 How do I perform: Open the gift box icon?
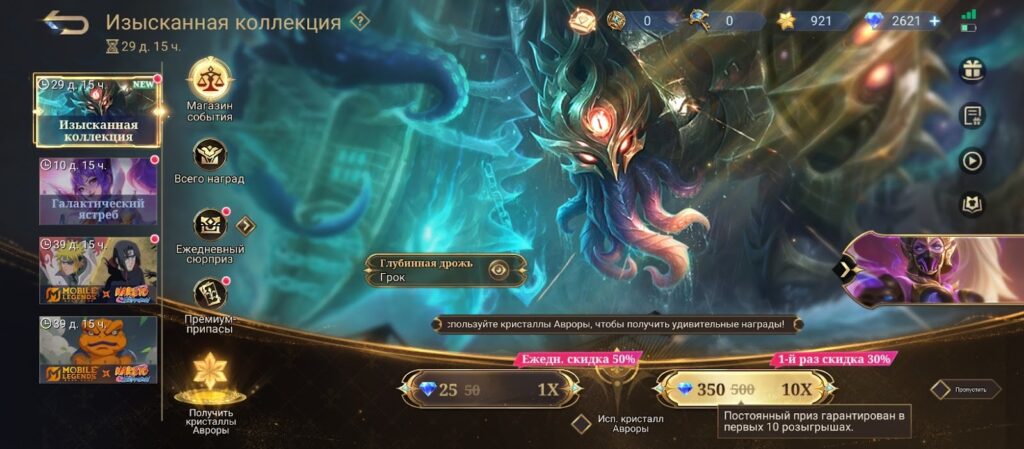point(971,69)
